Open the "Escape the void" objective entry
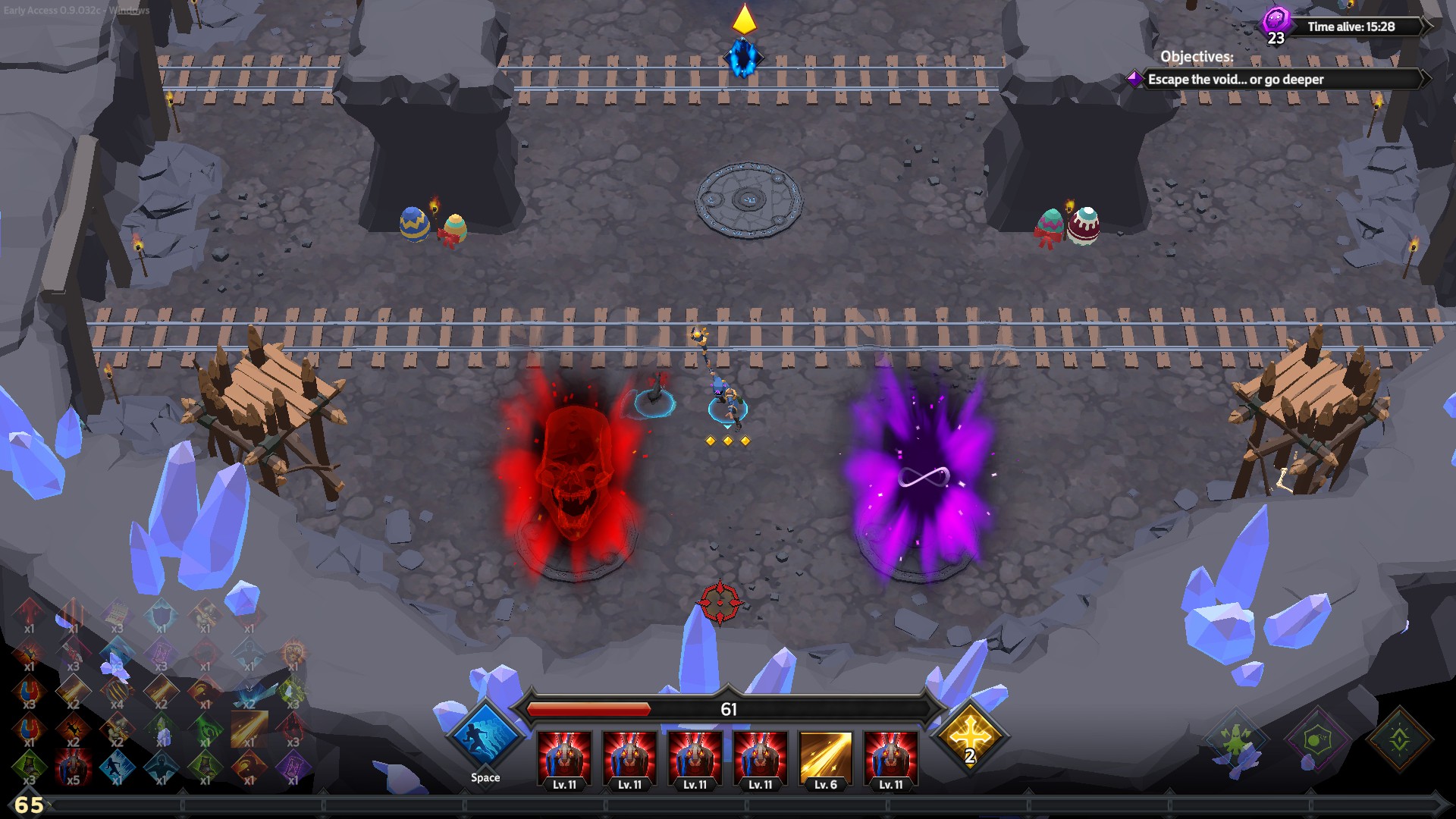The width and height of the screenshot is (1456, 819). pos(1235,80)
